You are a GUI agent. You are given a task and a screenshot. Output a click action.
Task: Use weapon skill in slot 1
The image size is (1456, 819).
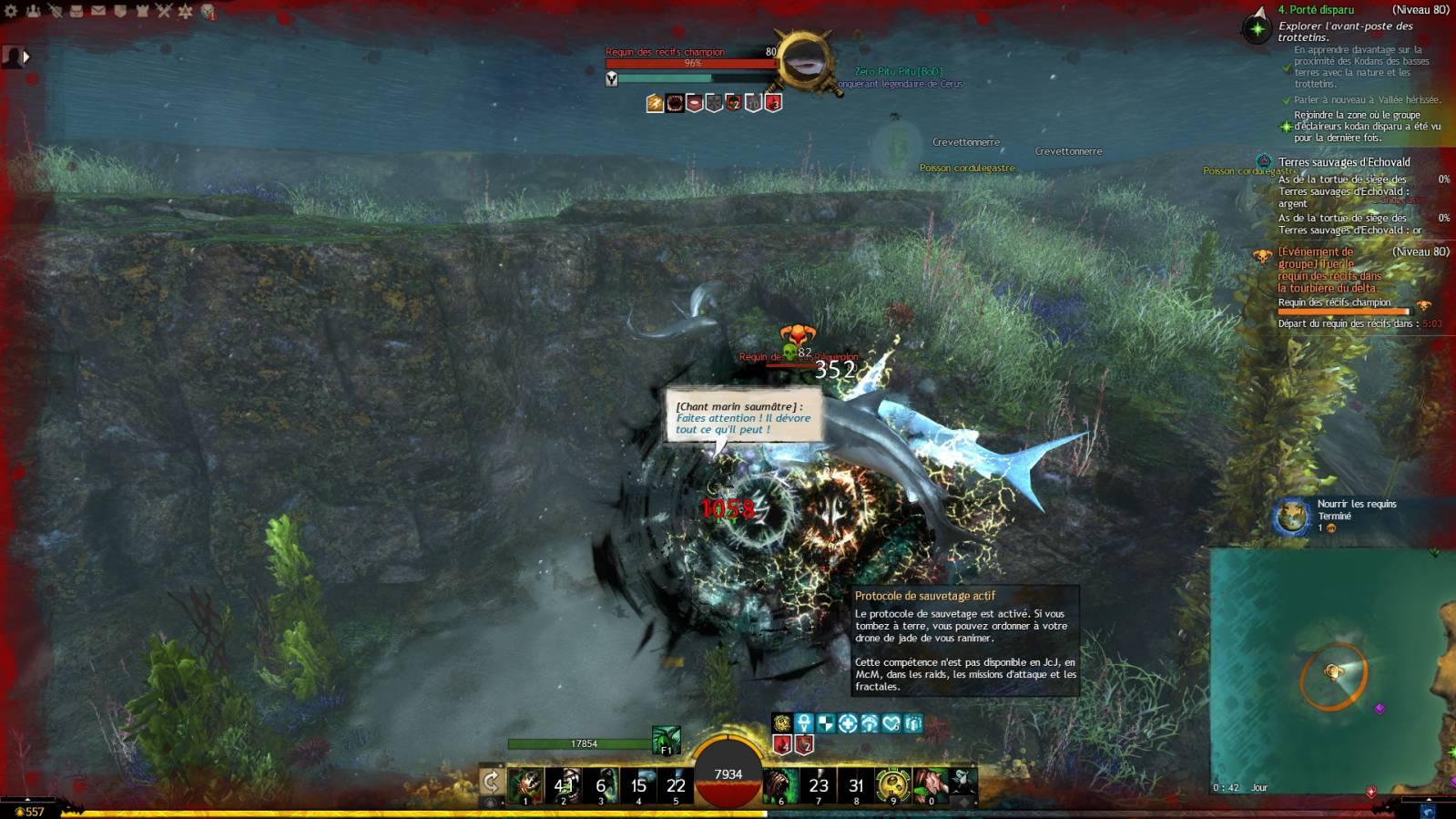click(x=525, y=784)
